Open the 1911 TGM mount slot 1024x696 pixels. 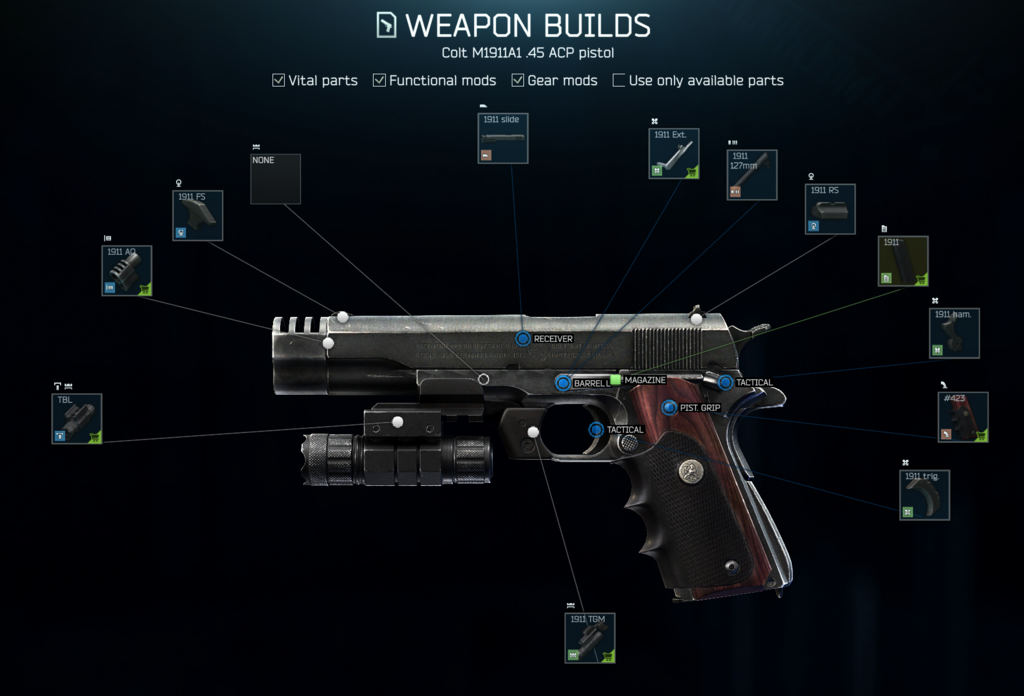[590, 638]
